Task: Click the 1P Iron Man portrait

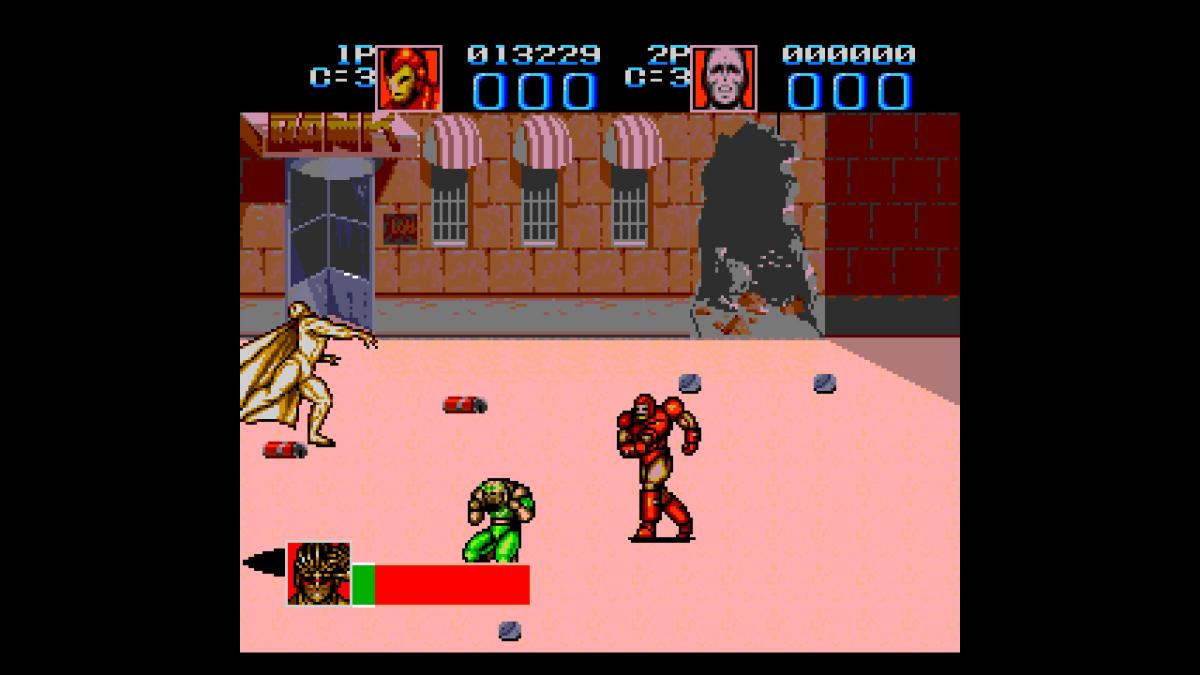Action: coord(408,78)
